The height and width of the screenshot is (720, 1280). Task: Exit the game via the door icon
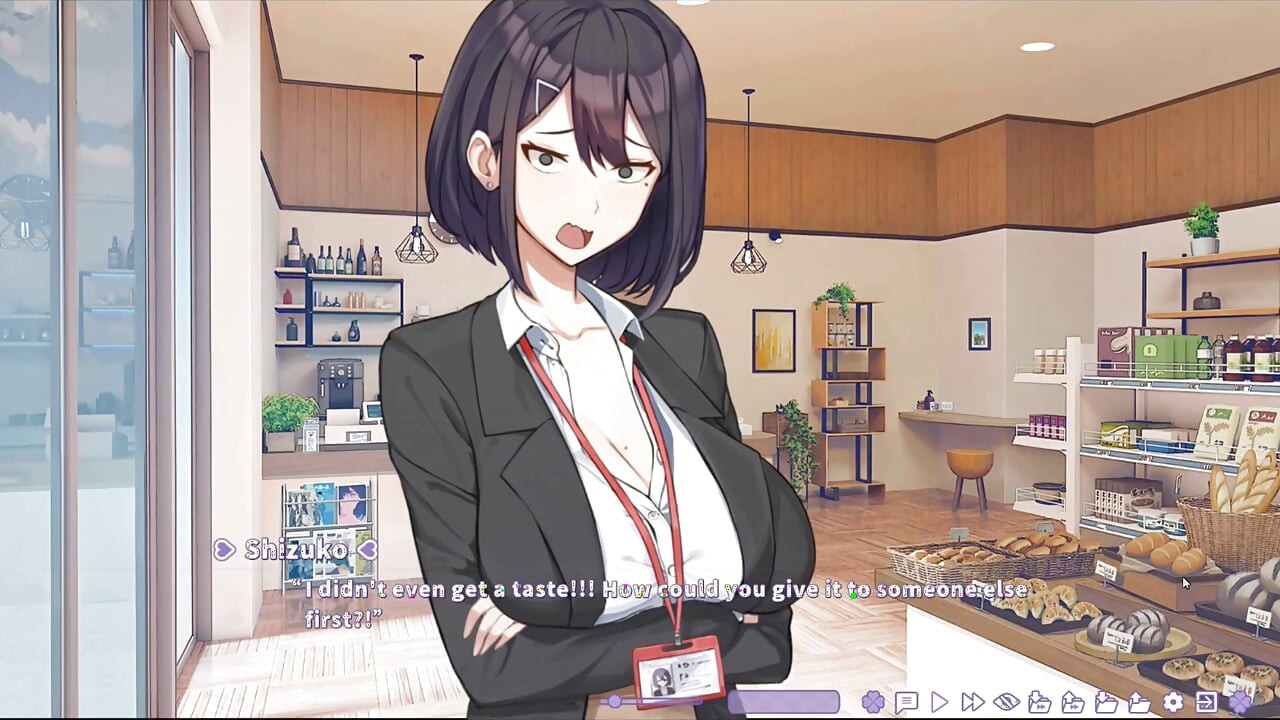(x=1206, y=700)
